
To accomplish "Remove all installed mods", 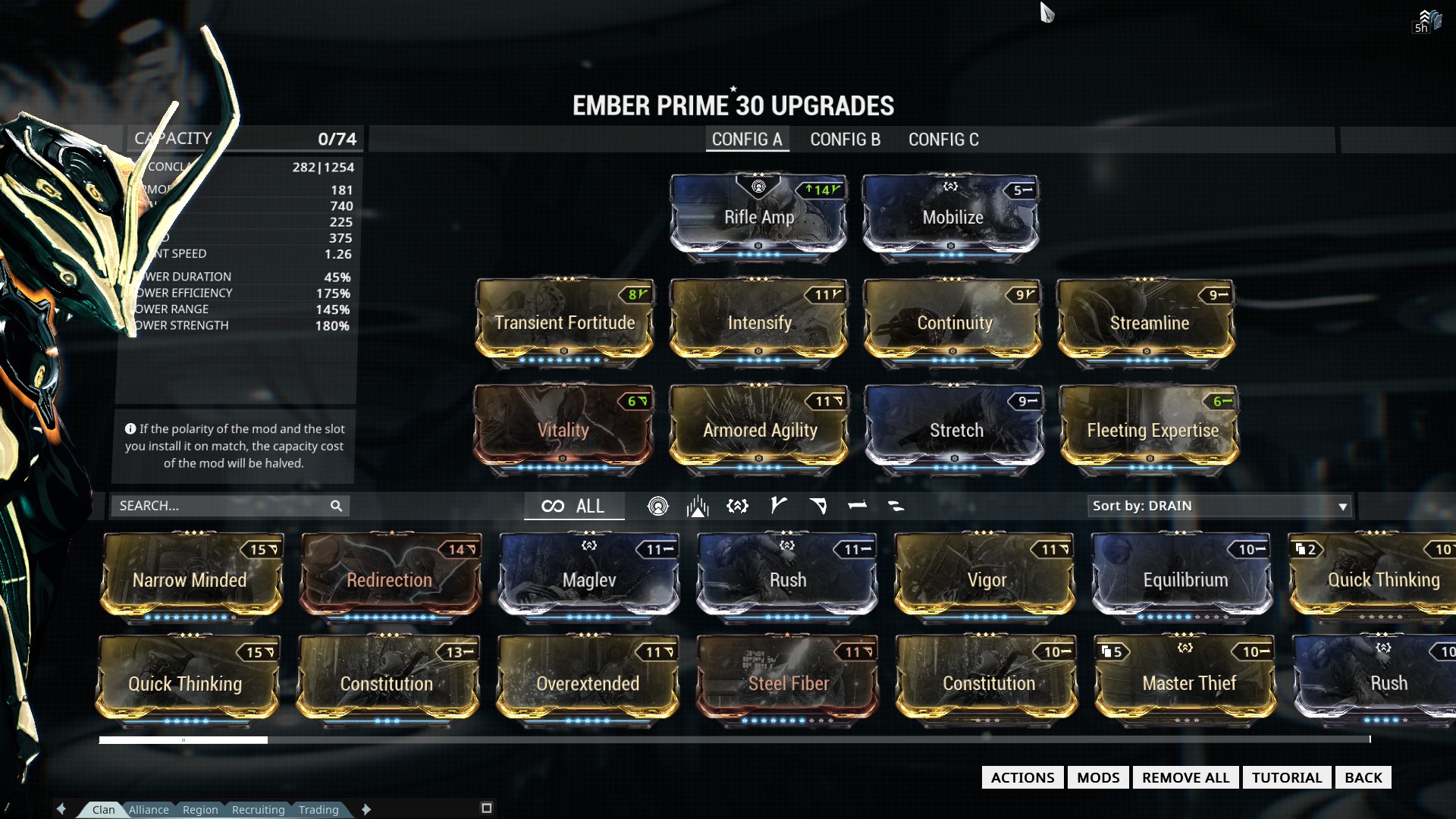I will 1185,777.
